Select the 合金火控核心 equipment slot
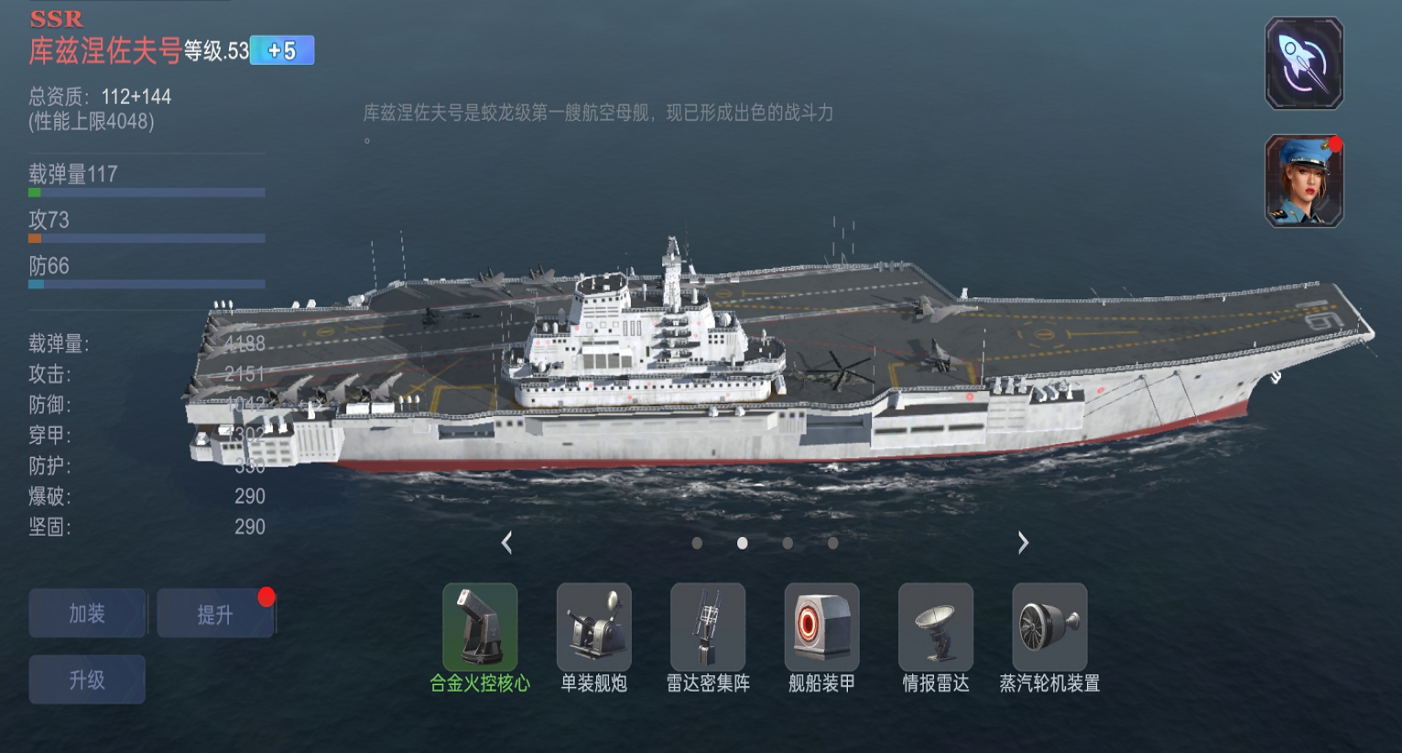 [480, 627]
